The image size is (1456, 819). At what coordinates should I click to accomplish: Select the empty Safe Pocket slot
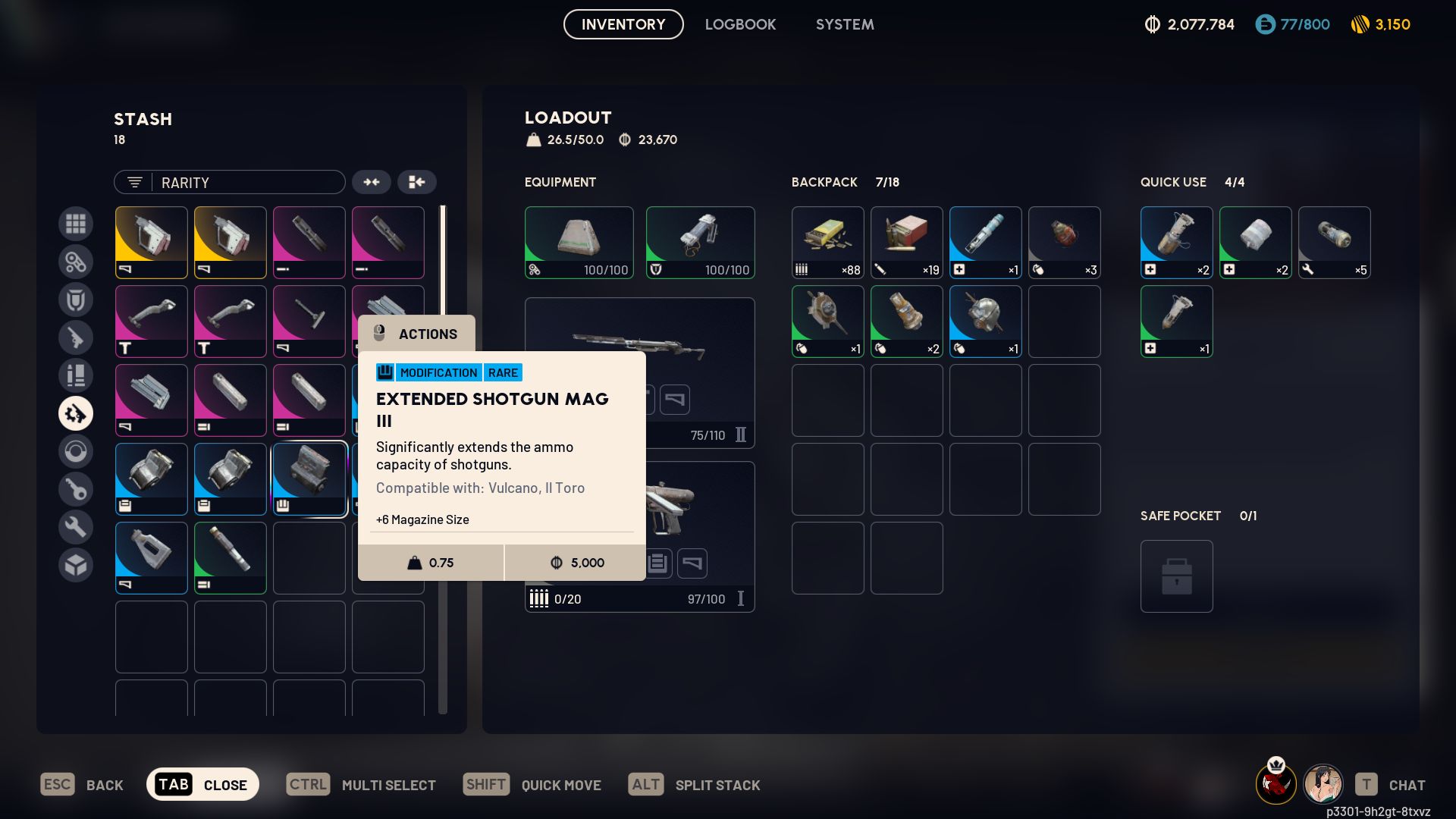pyautogui.click(x=1176, y=576)
